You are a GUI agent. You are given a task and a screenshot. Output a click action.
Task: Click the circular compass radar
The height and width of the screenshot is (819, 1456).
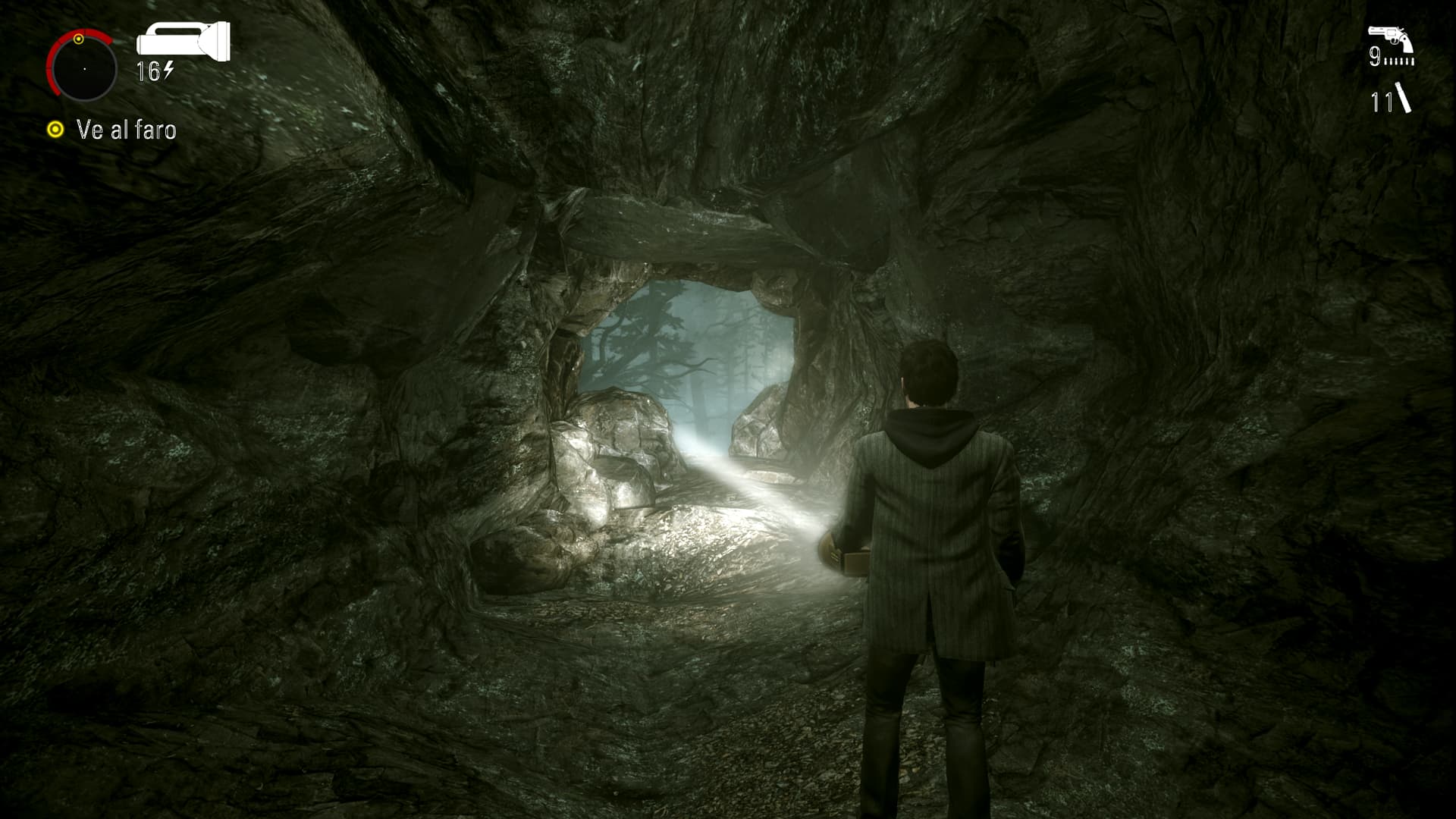coord(83,68)
